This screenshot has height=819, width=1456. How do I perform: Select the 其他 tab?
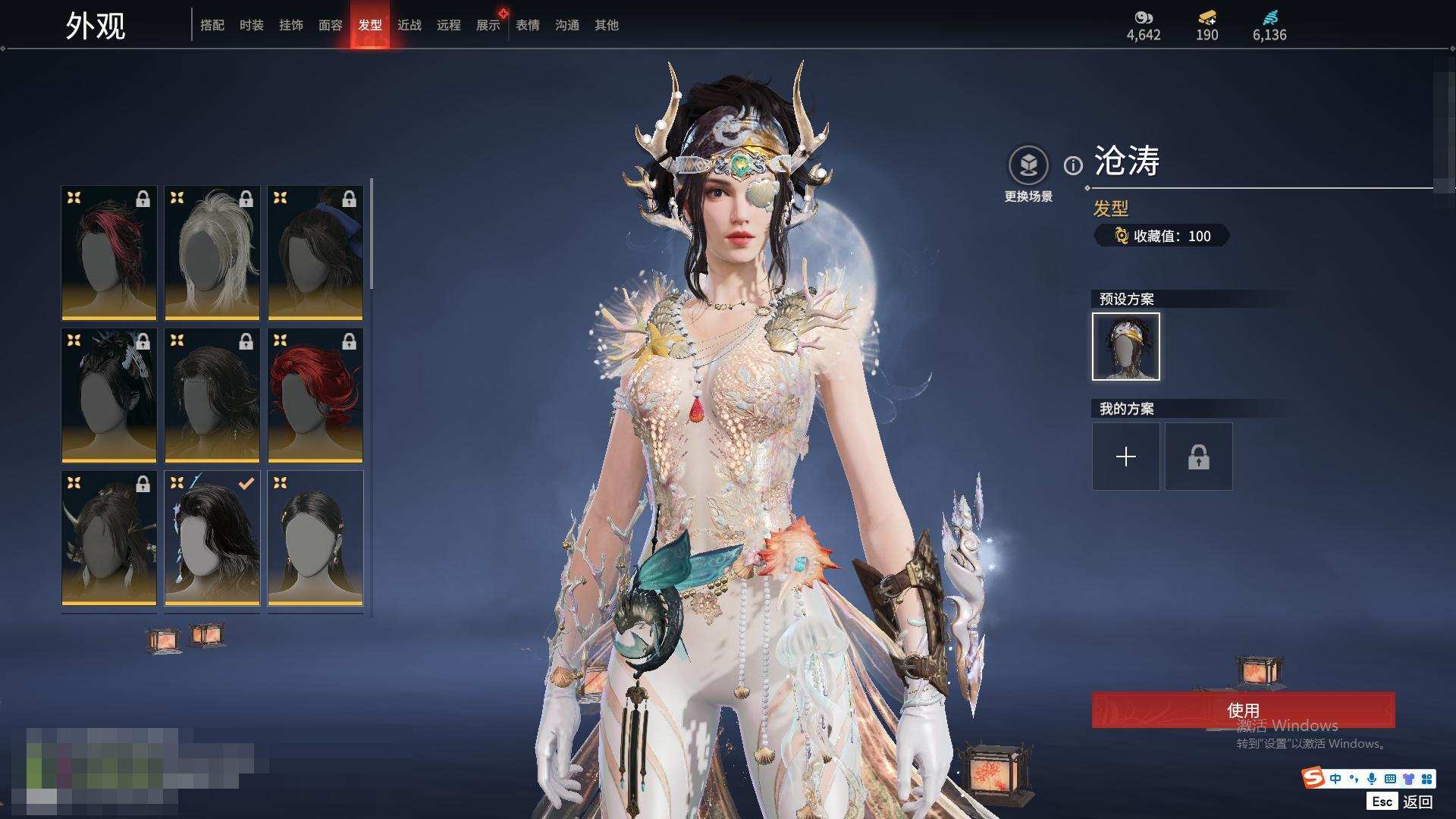pyautogui.click(x=607, y=25)
